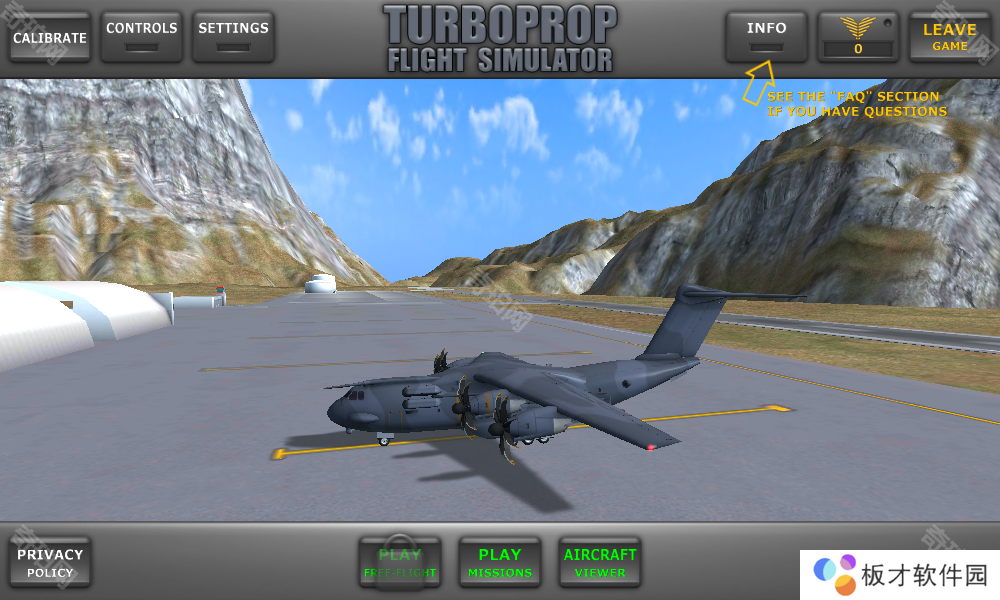Click the gold wings rank button
The height and width of the screenshot is (600, 1000).
pyautogui.click(x=858, y=37)
